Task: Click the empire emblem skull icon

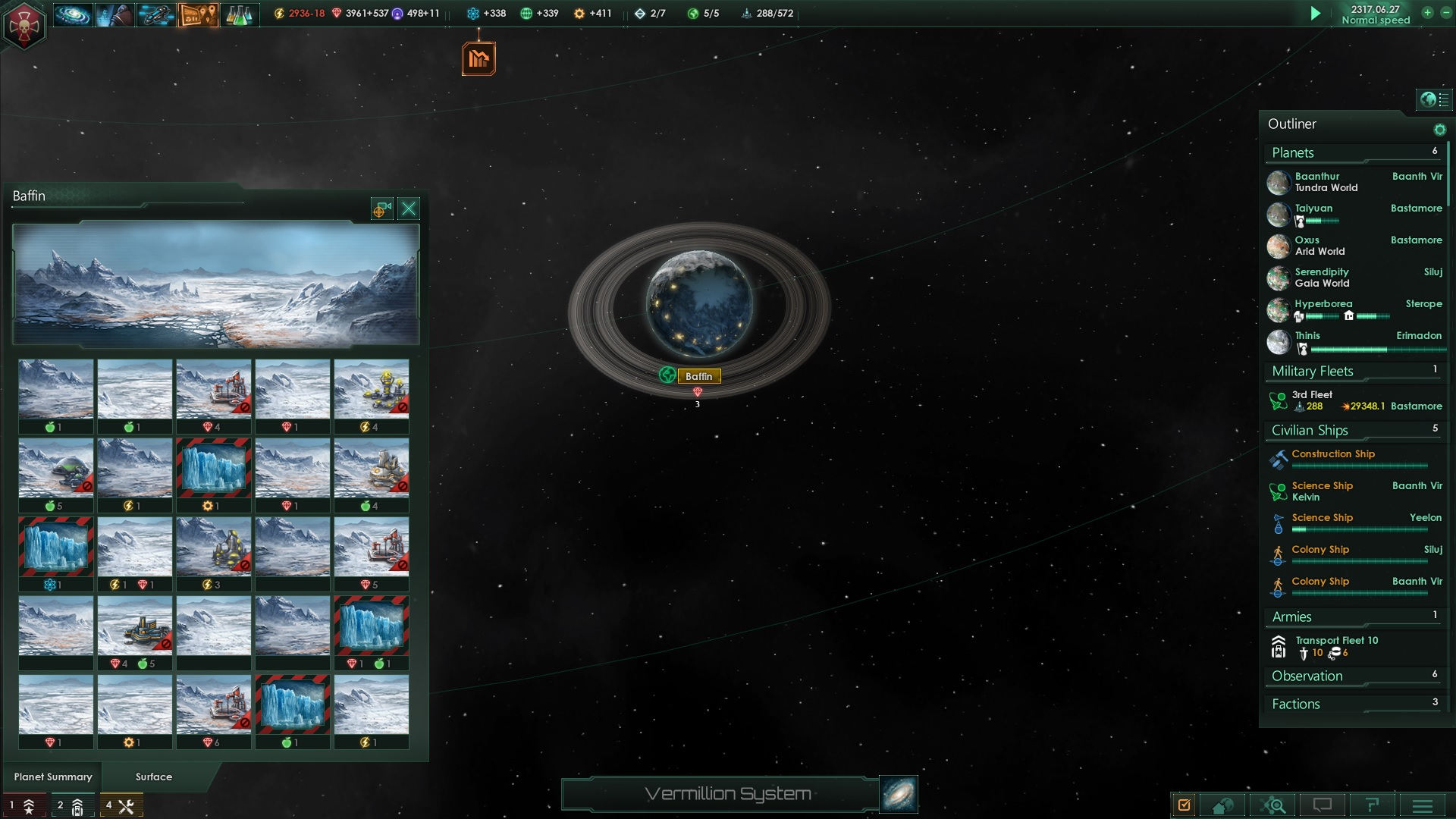Action: [x=24, y=26]
